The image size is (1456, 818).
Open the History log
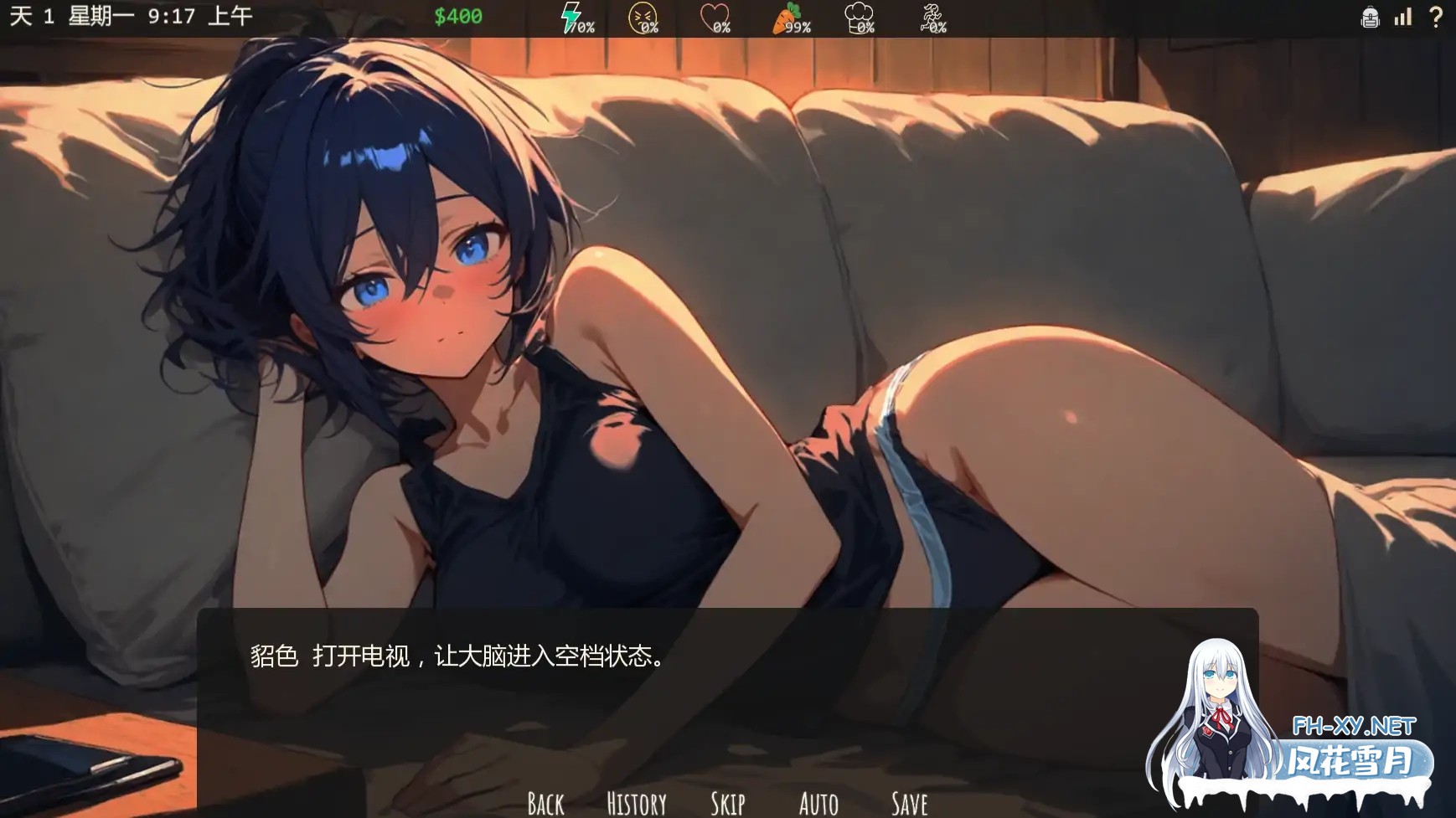[637, 802]
